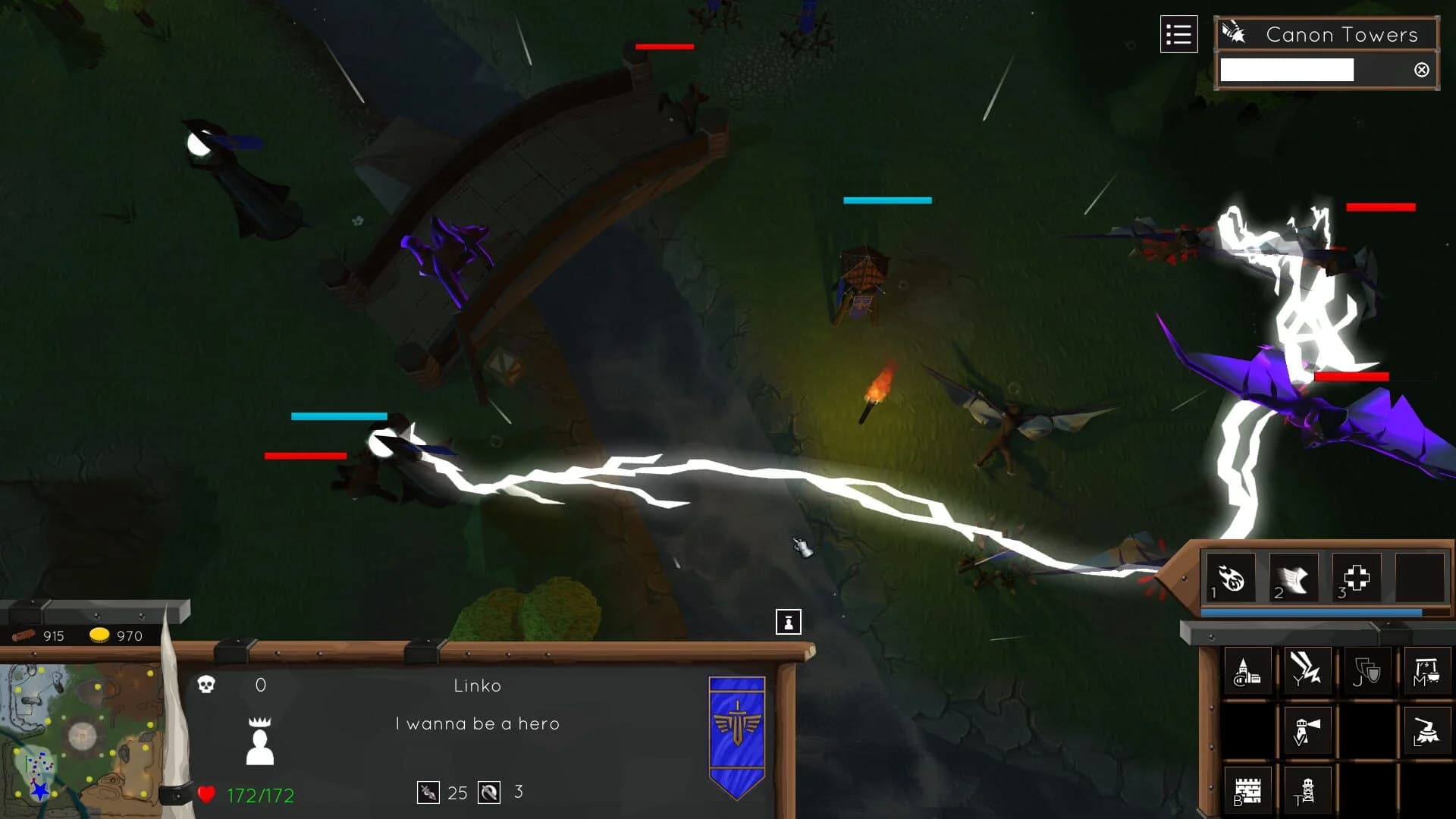Open the double-shield upgrade with J hotkey

(x=1369, y=669)
